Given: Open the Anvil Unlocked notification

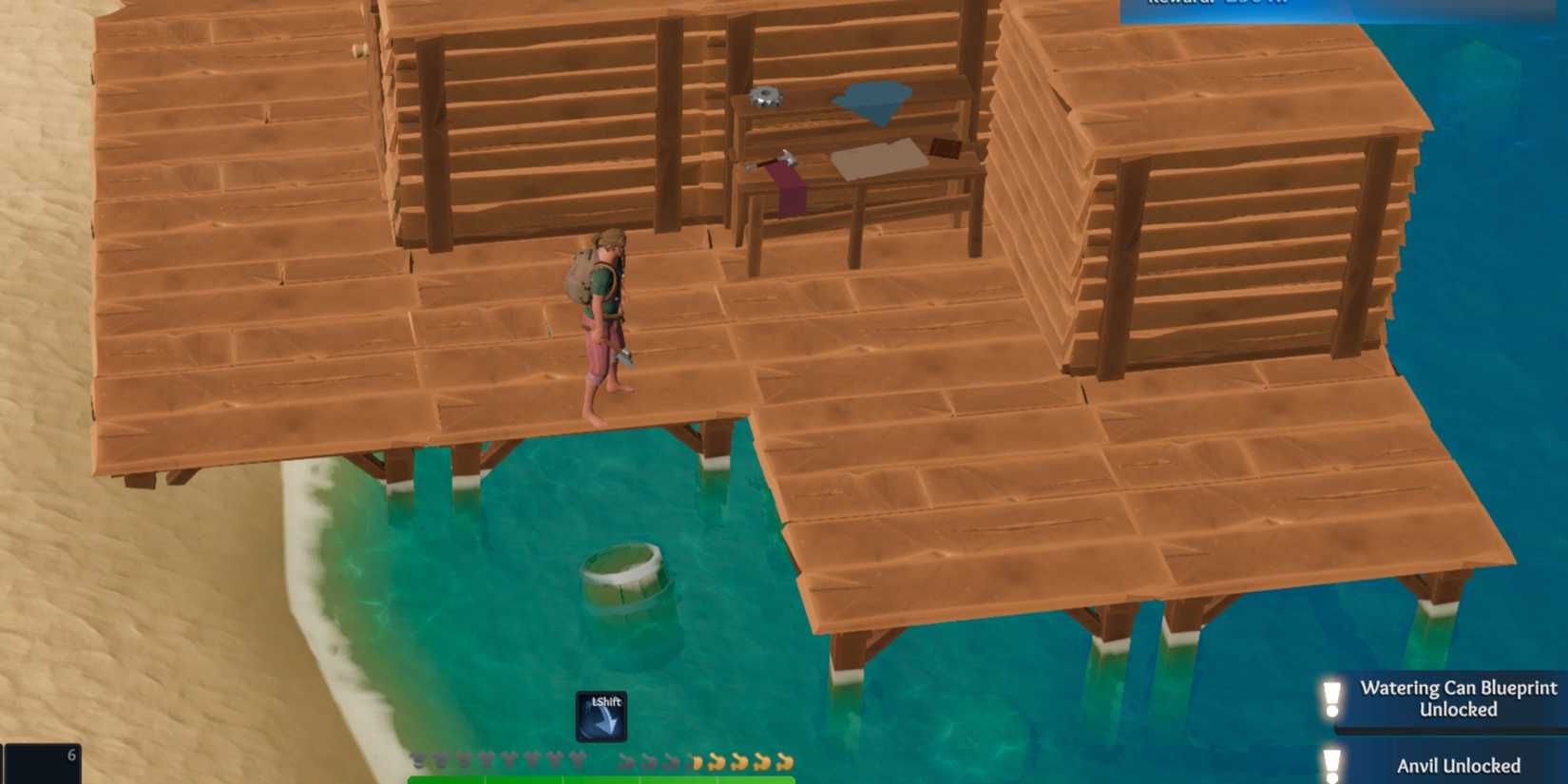Looking at the screenshot, I should tap(1461, 766).
